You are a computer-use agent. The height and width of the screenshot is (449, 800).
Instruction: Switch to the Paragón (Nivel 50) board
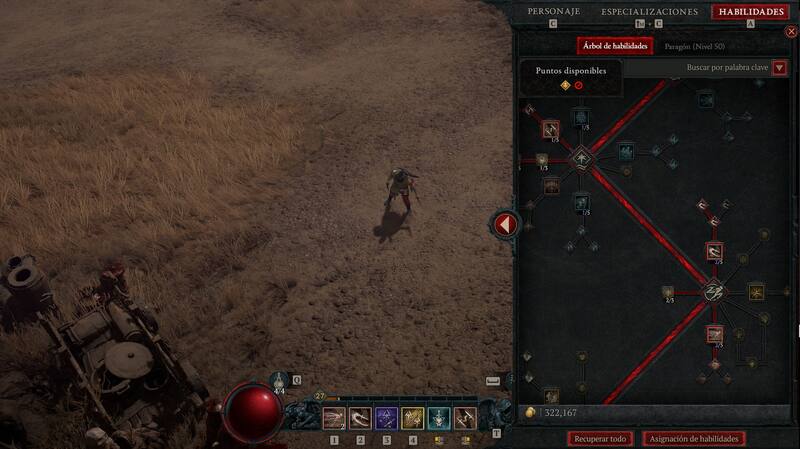(695, 46)
